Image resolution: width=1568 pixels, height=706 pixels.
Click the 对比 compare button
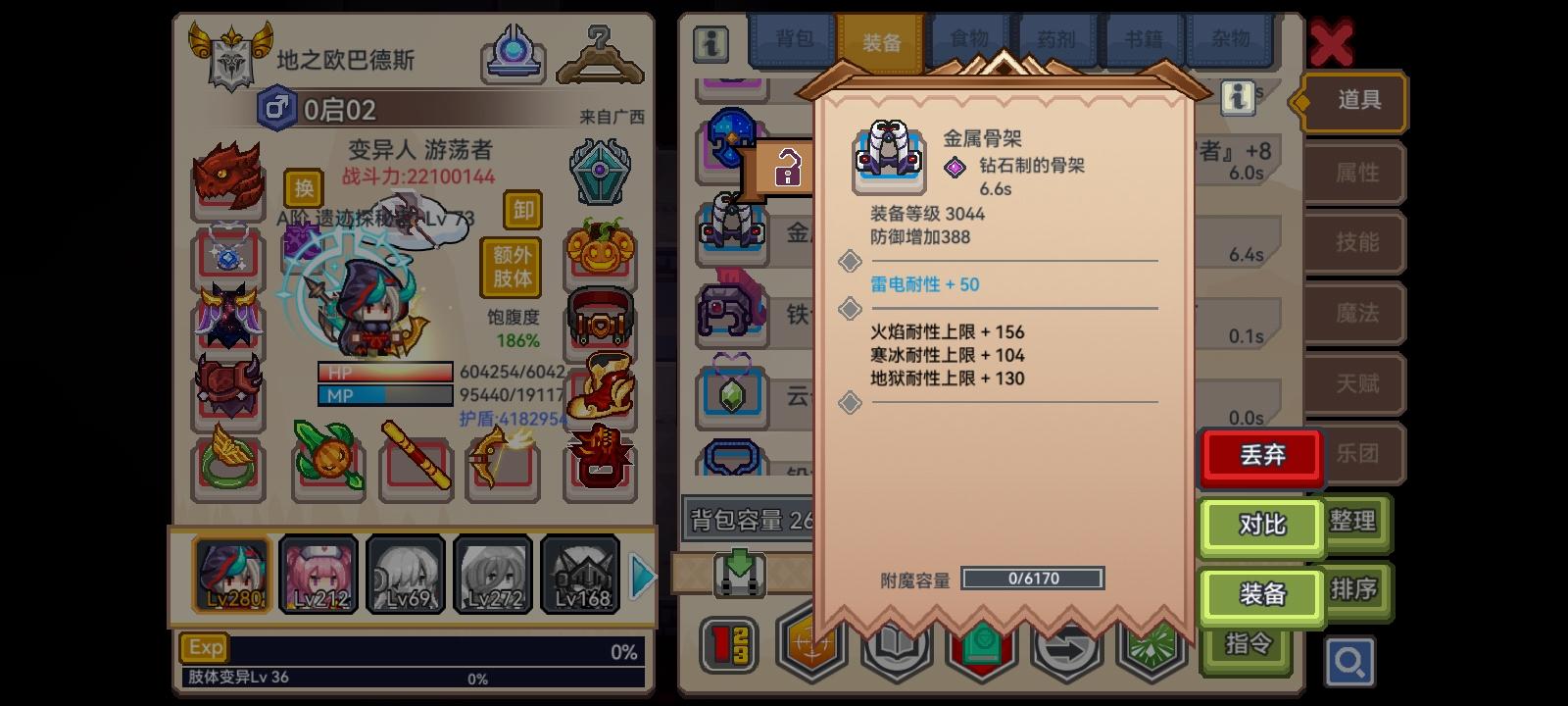pos(1262,527)
